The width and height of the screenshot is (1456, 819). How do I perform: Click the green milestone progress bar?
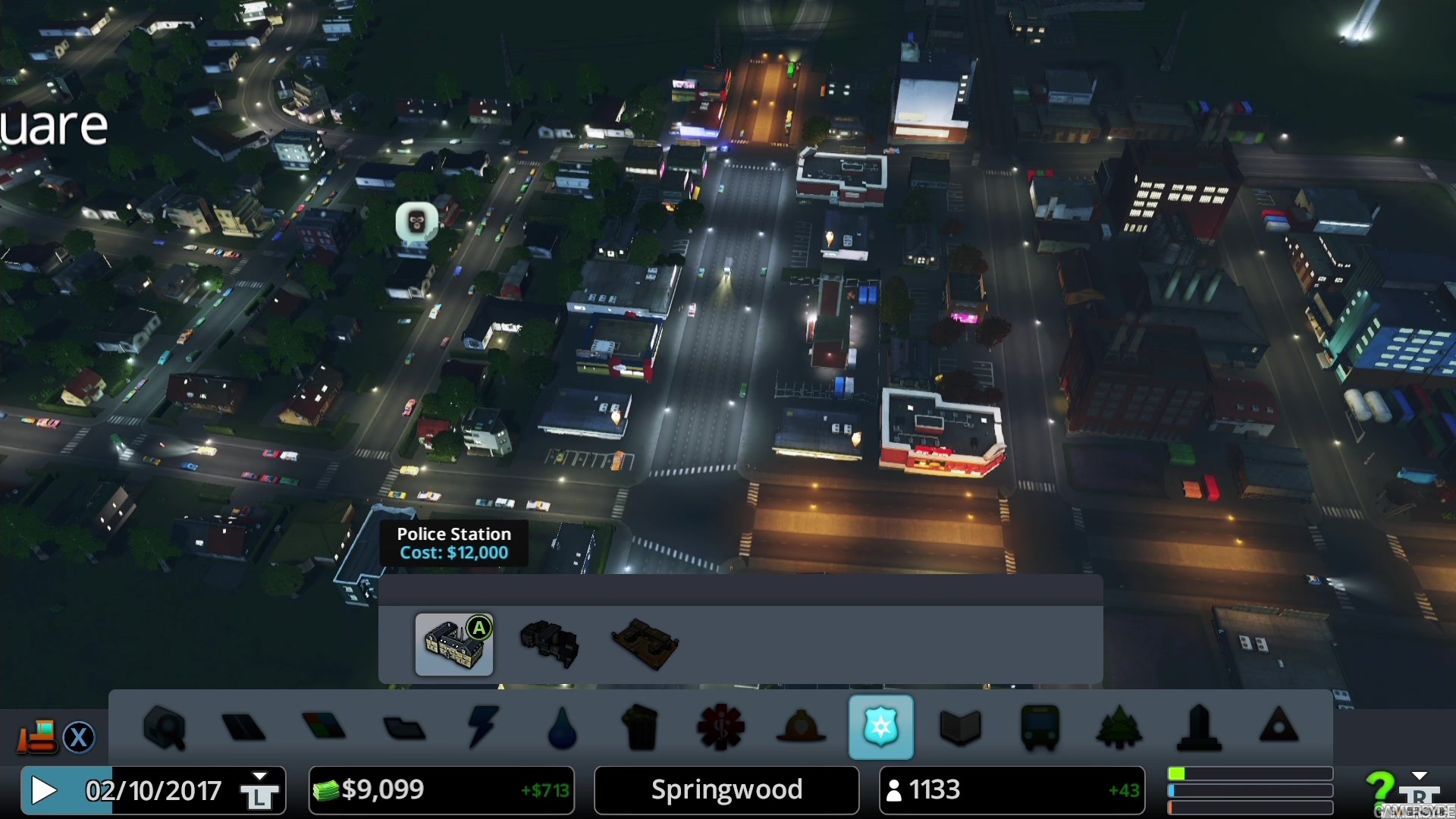click(1249, 773)
